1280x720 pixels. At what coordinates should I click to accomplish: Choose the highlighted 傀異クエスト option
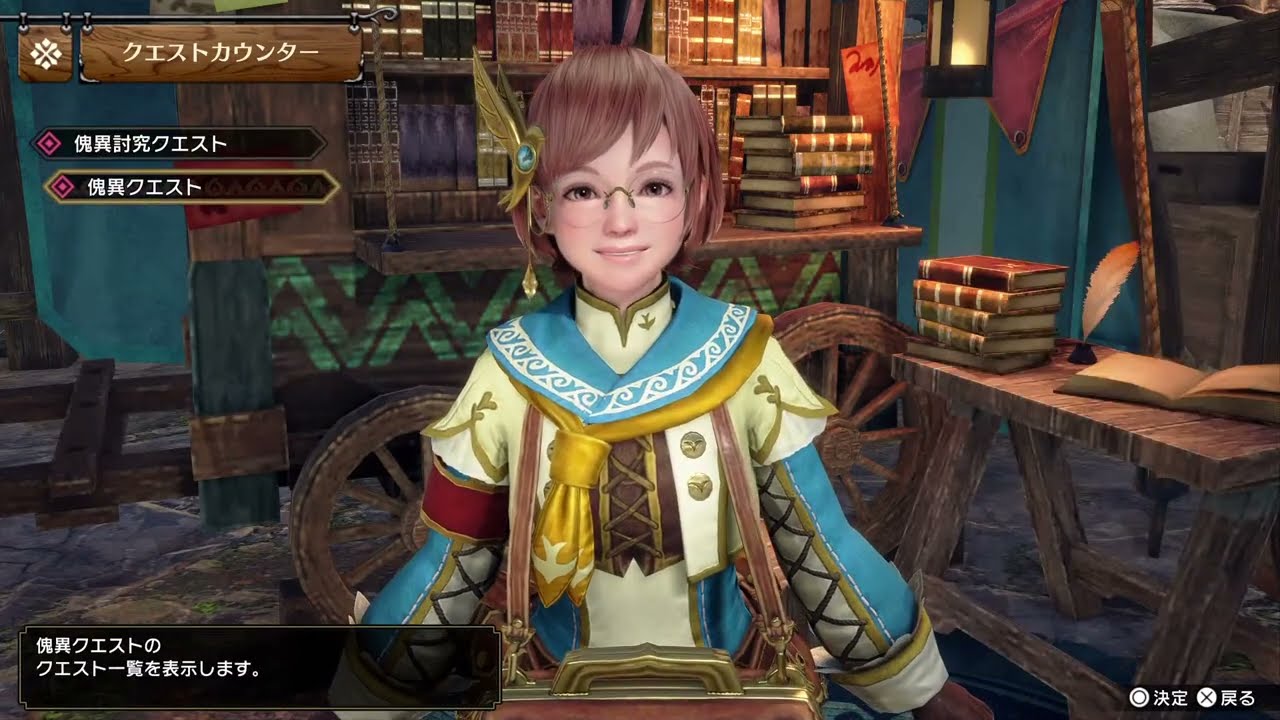[x=190, y=187]
